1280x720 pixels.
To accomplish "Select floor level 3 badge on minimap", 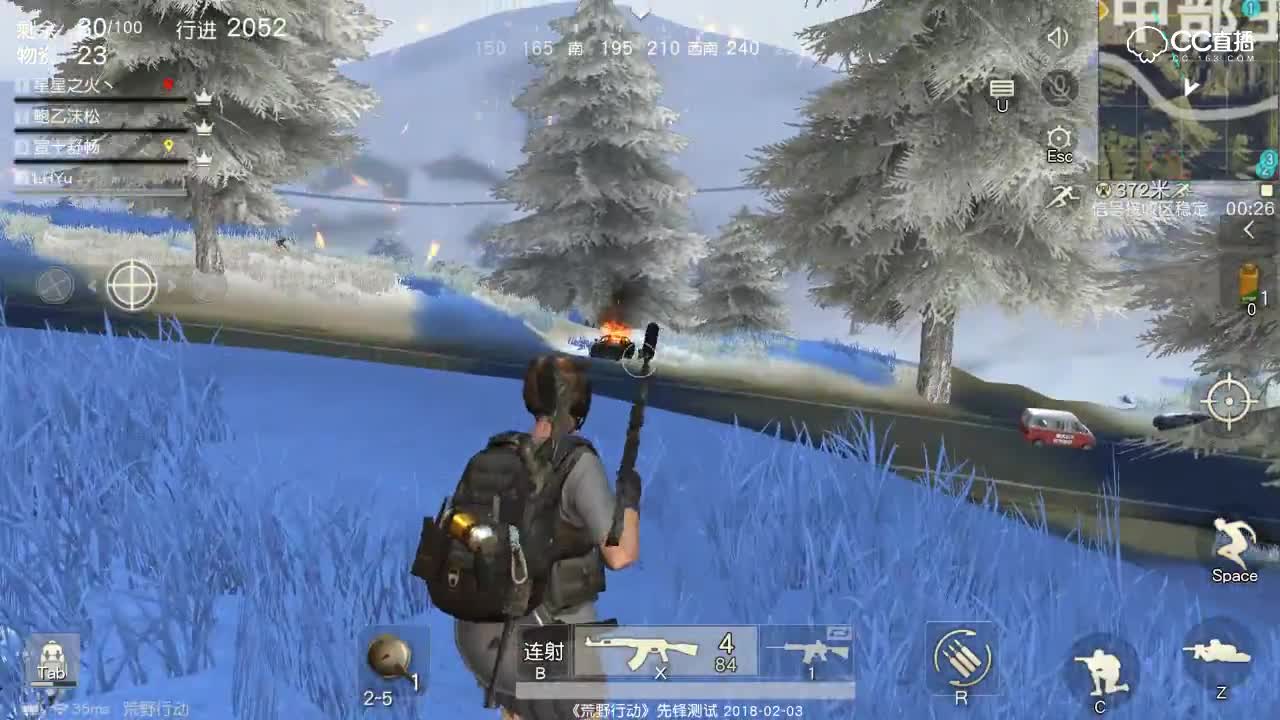I will tap(1269, 159).
